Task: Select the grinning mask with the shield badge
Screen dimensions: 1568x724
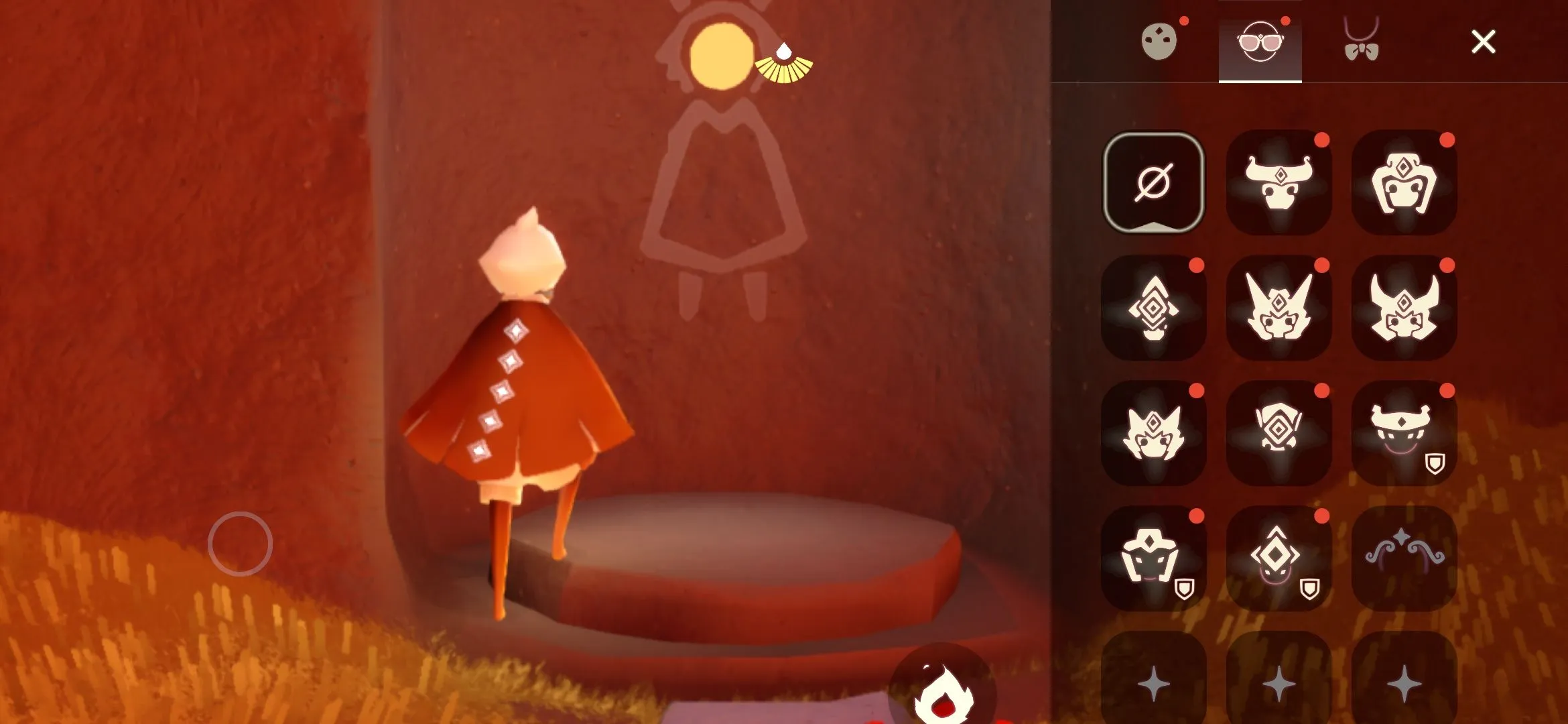Action: (x=1404, y=434)
